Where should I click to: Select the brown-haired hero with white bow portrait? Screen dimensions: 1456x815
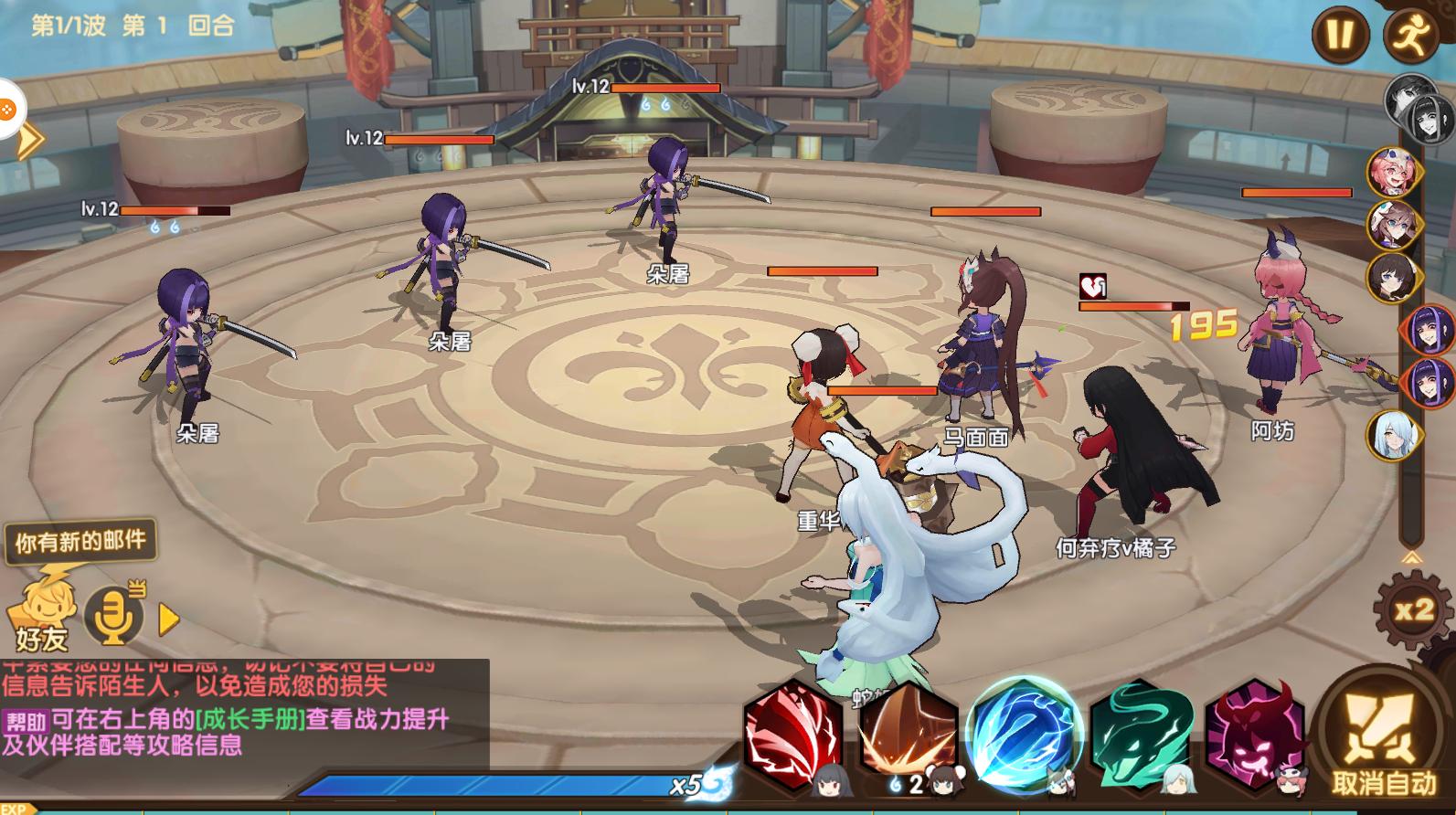[x=1391, y=223]
